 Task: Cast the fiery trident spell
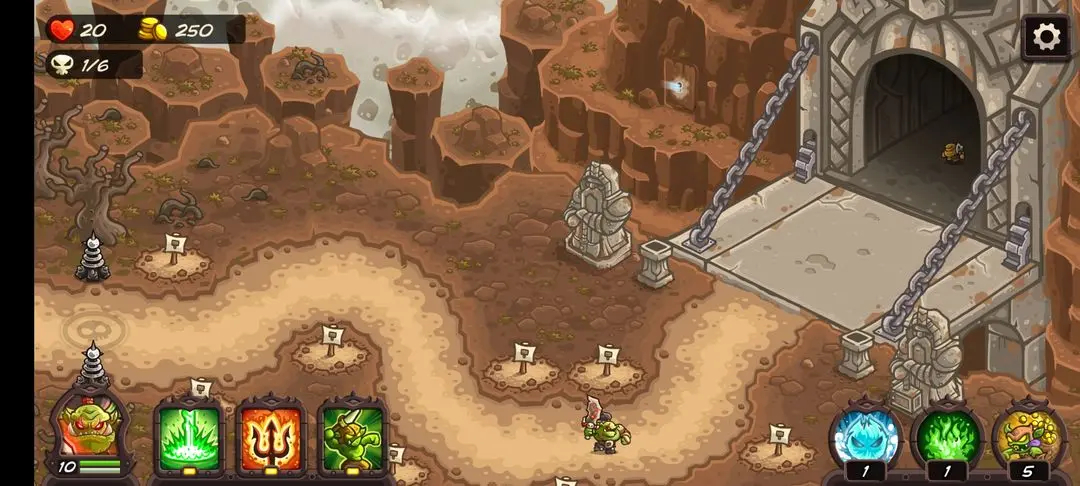point(270,437)
